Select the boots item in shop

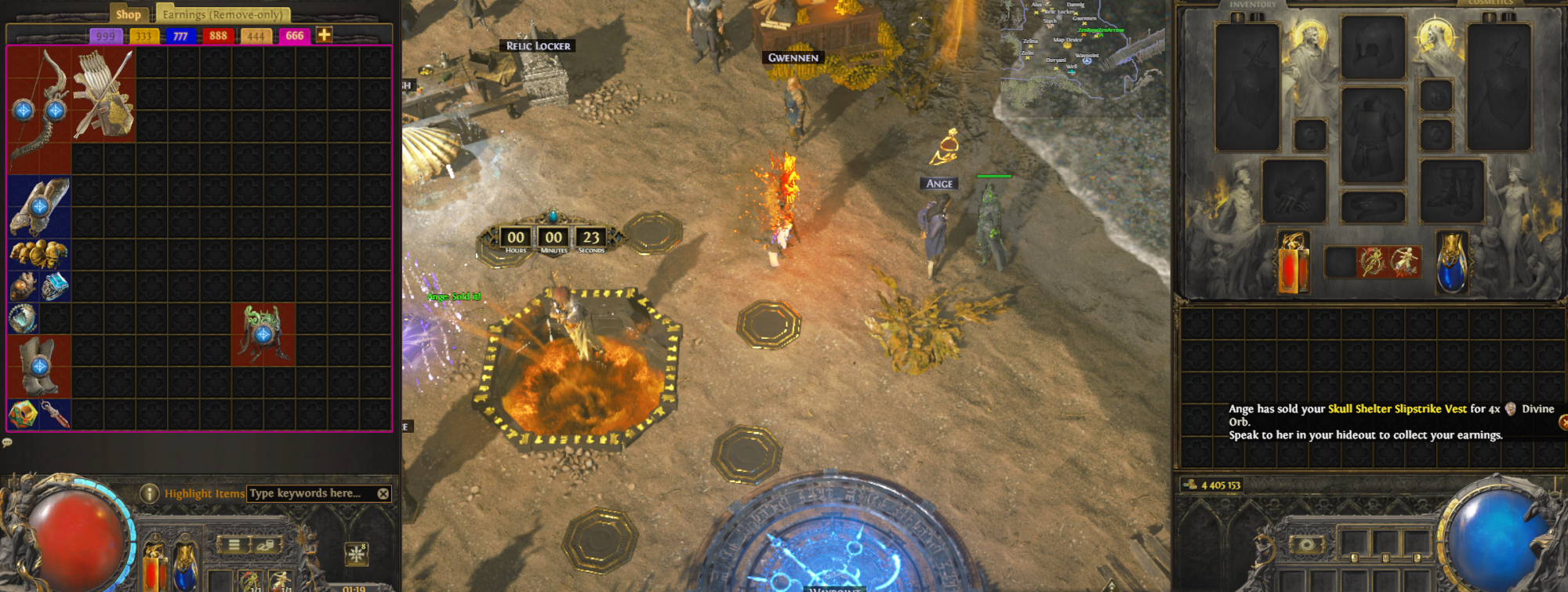38,366
